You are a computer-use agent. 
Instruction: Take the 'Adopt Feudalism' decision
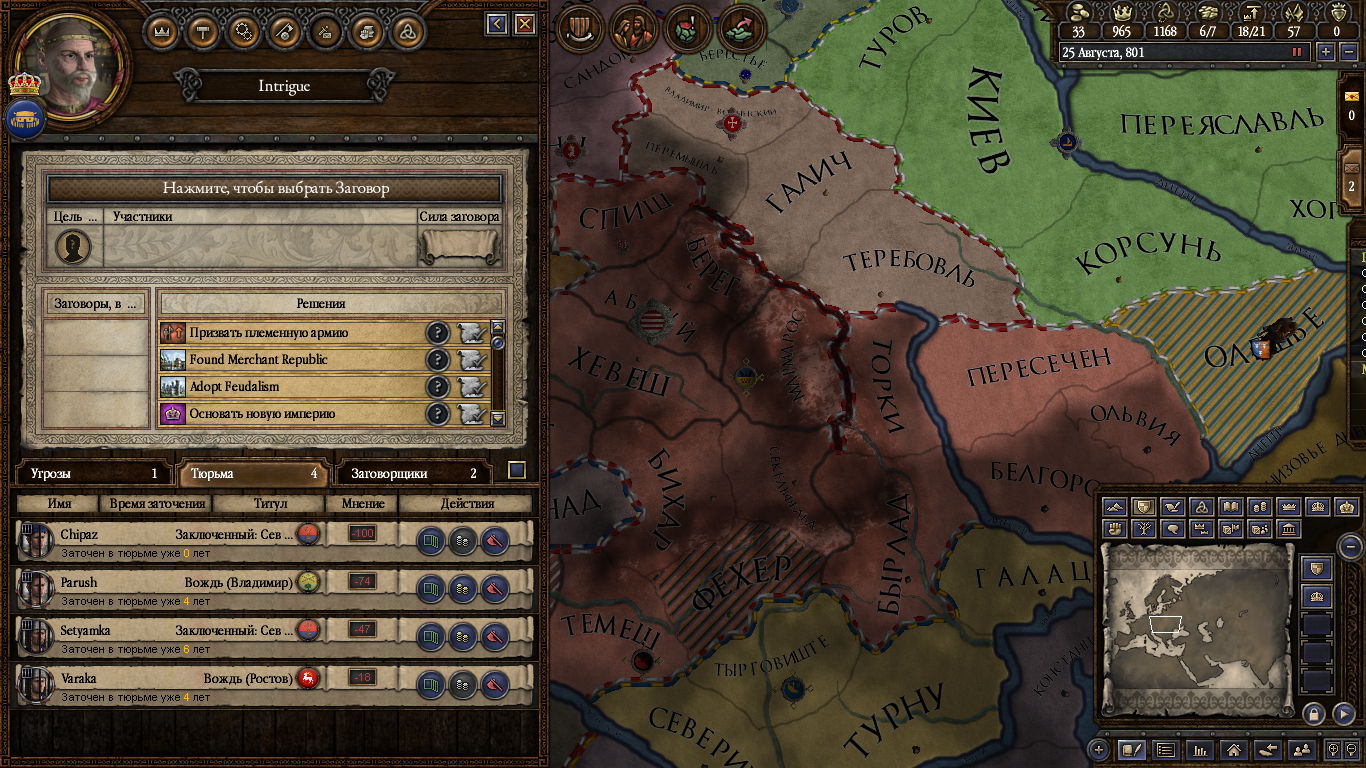point(471,387)
